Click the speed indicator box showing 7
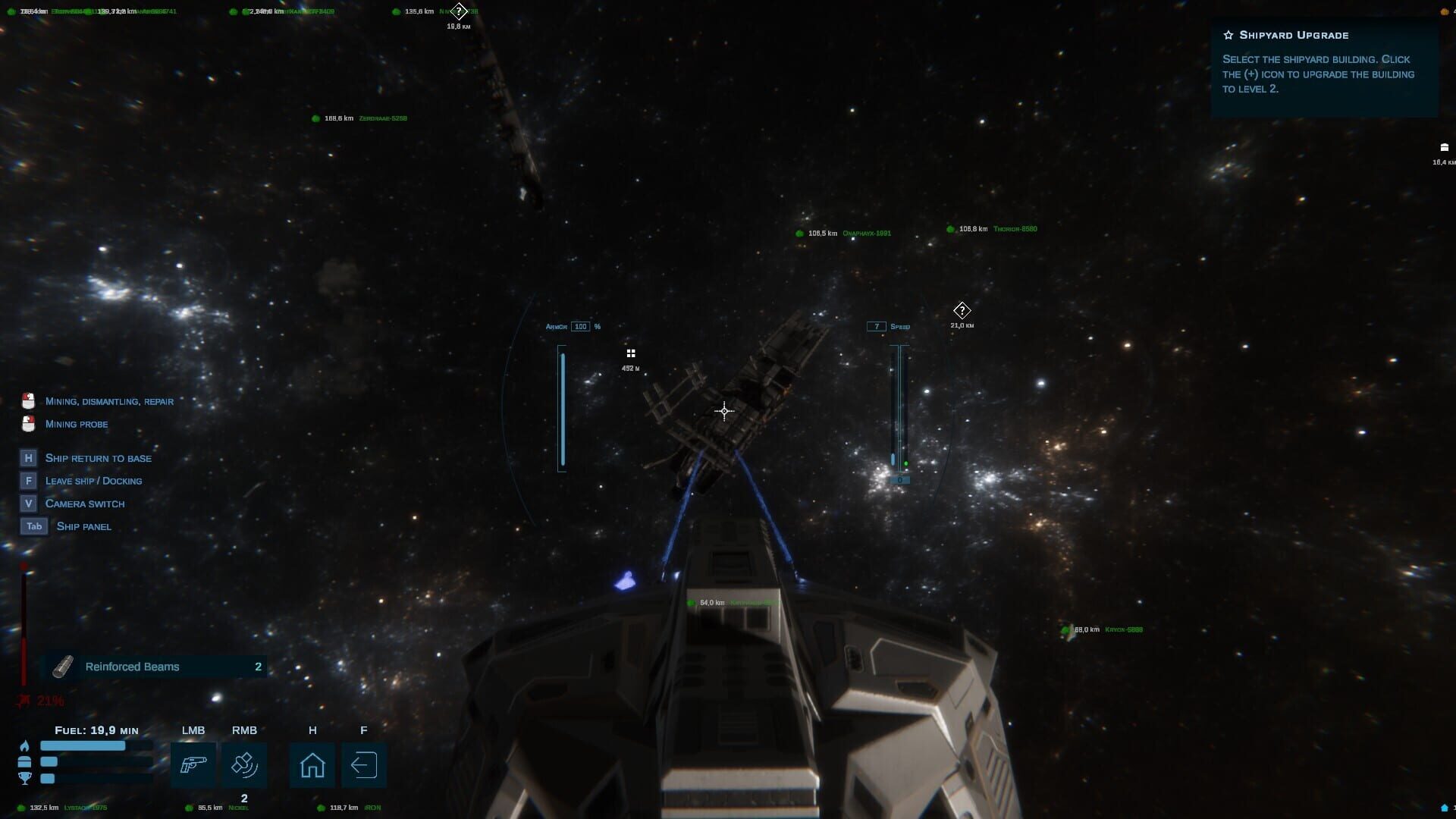 [x=877, y=326]
